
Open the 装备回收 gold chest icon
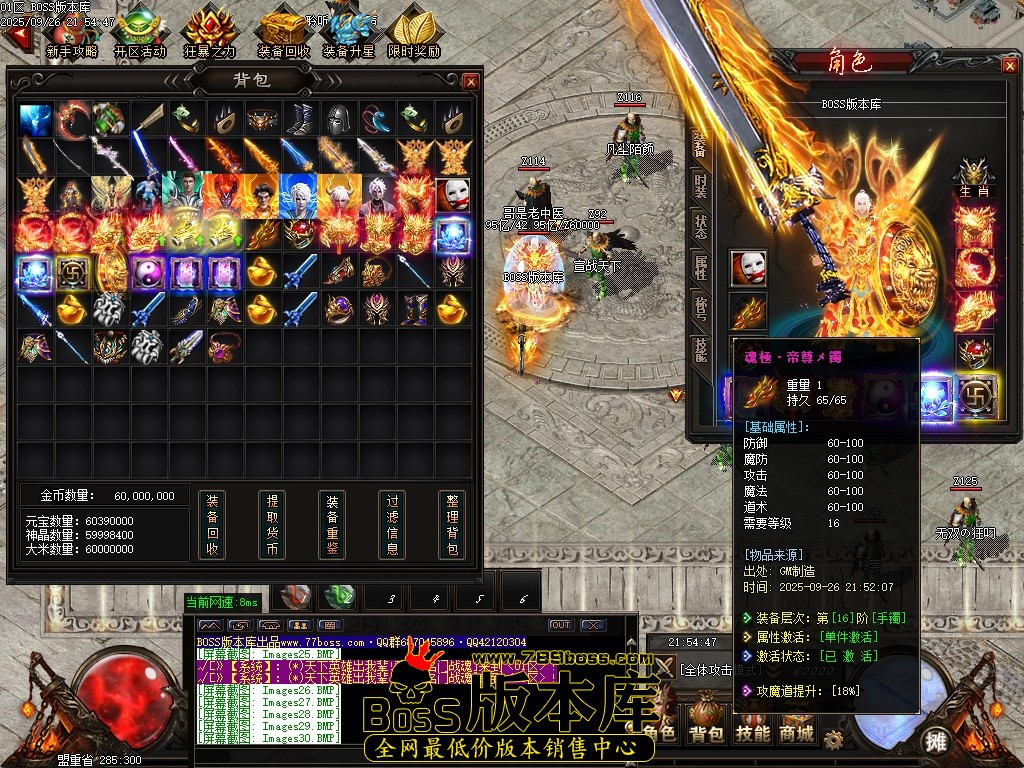click(x=283, y=33)
